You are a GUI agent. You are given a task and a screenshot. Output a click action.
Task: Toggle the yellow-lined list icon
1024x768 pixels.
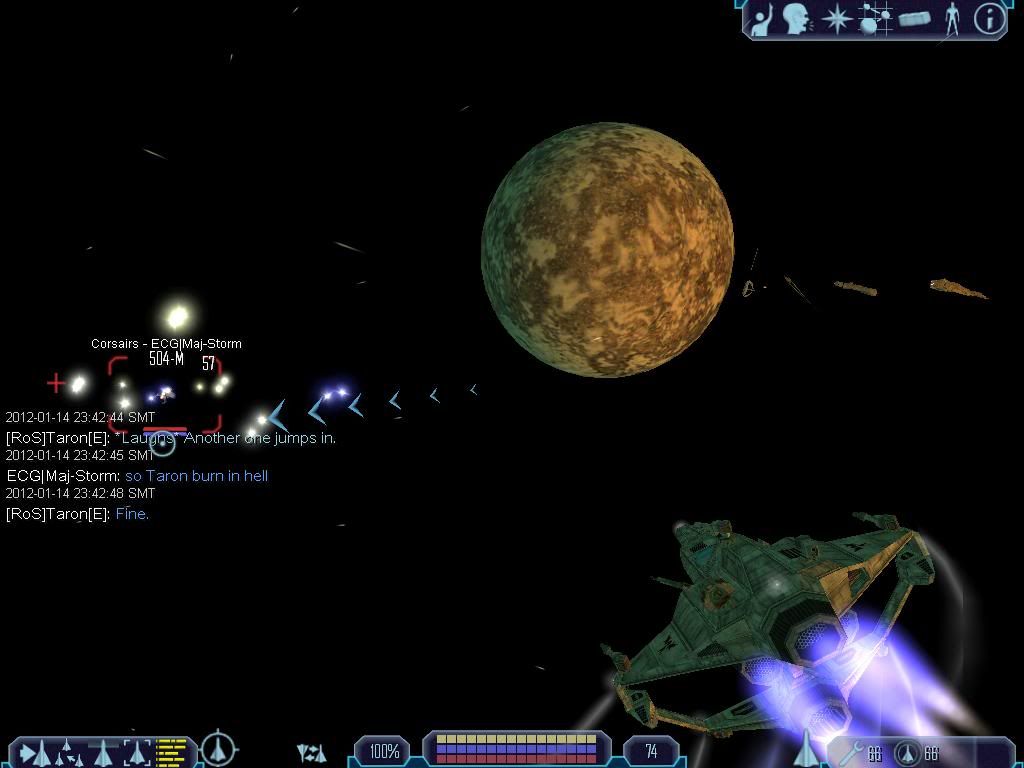(171, 750)
